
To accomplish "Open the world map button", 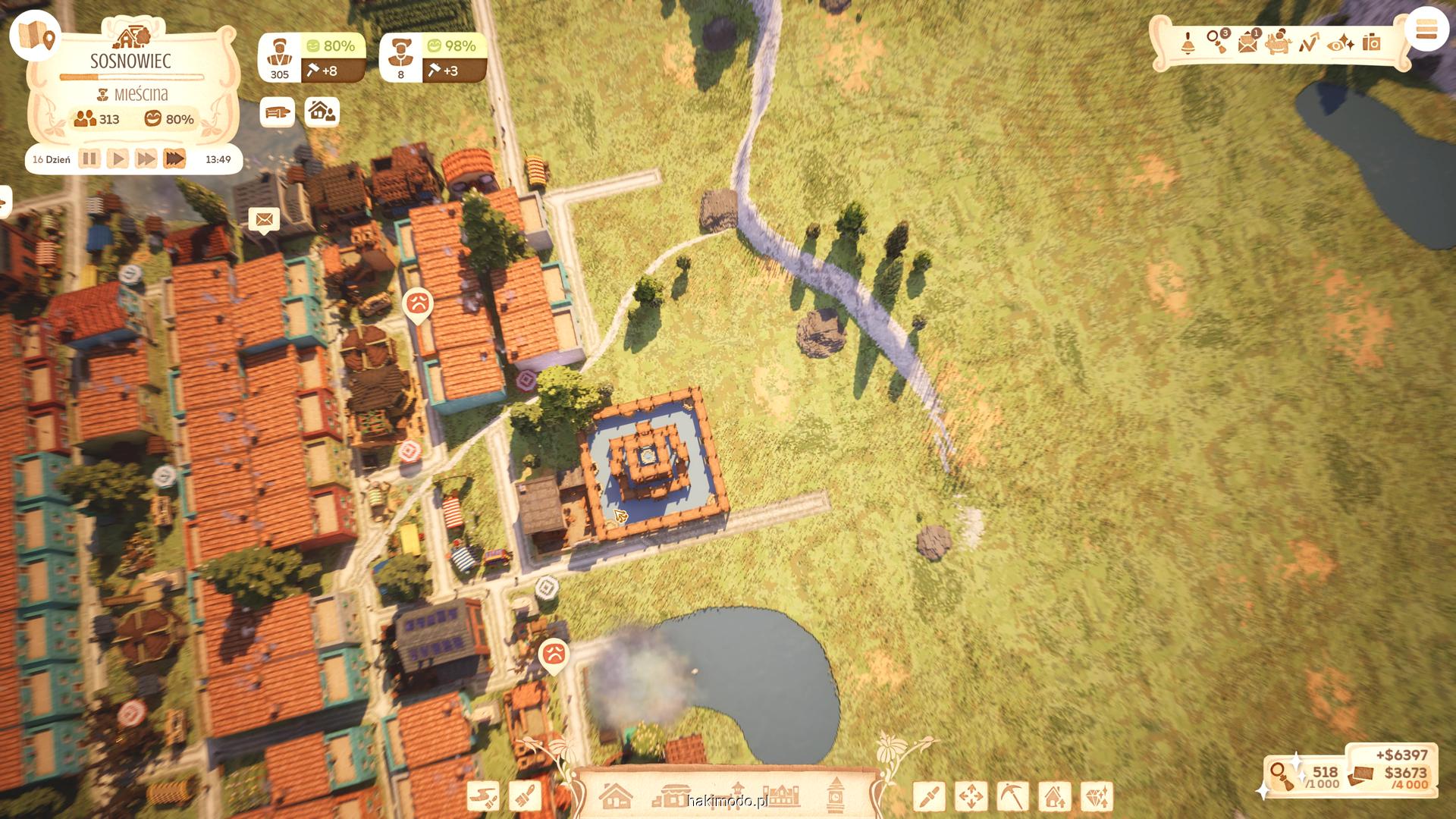I will pyautogui.click(x=35, y=35).
